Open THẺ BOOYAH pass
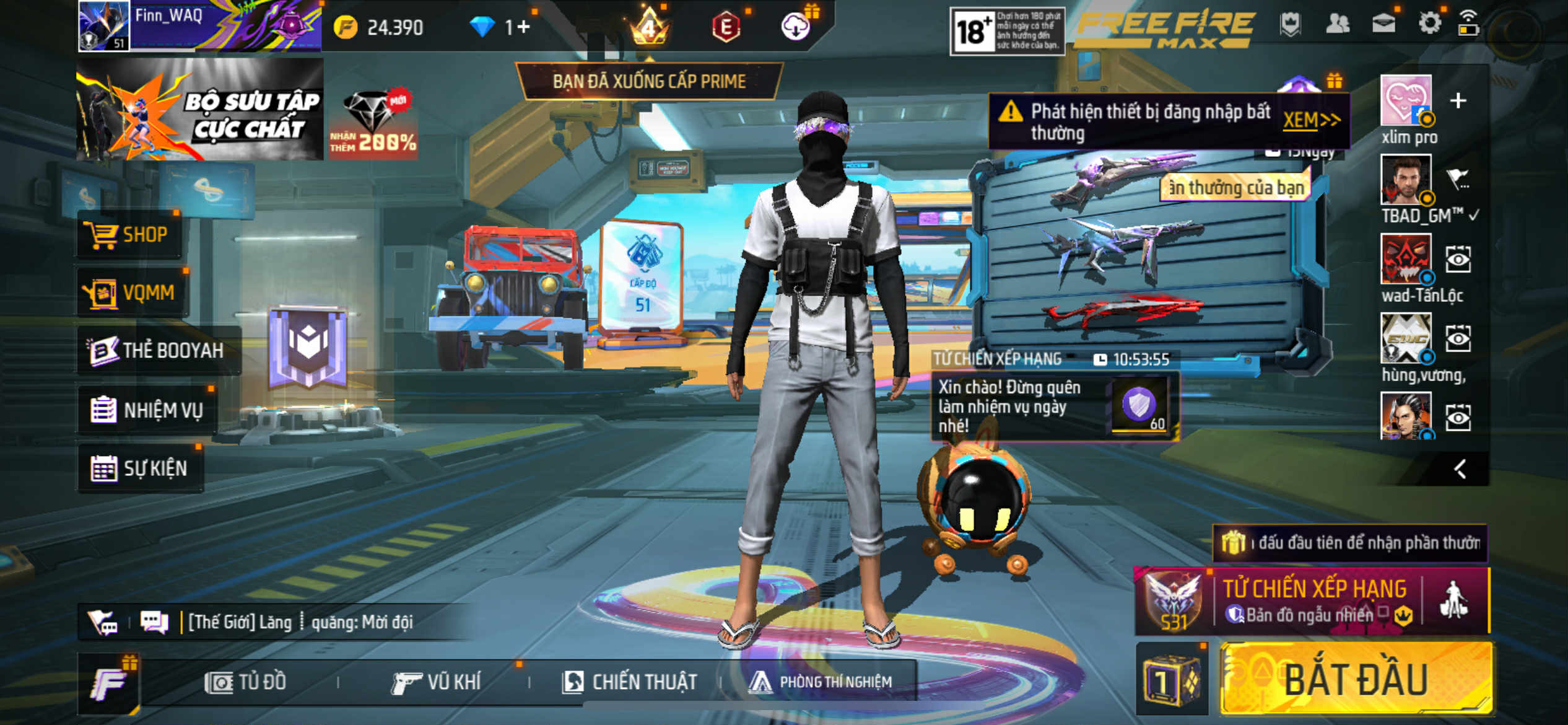This screenshot has height=725, width=1568. (x=158, y=351)
